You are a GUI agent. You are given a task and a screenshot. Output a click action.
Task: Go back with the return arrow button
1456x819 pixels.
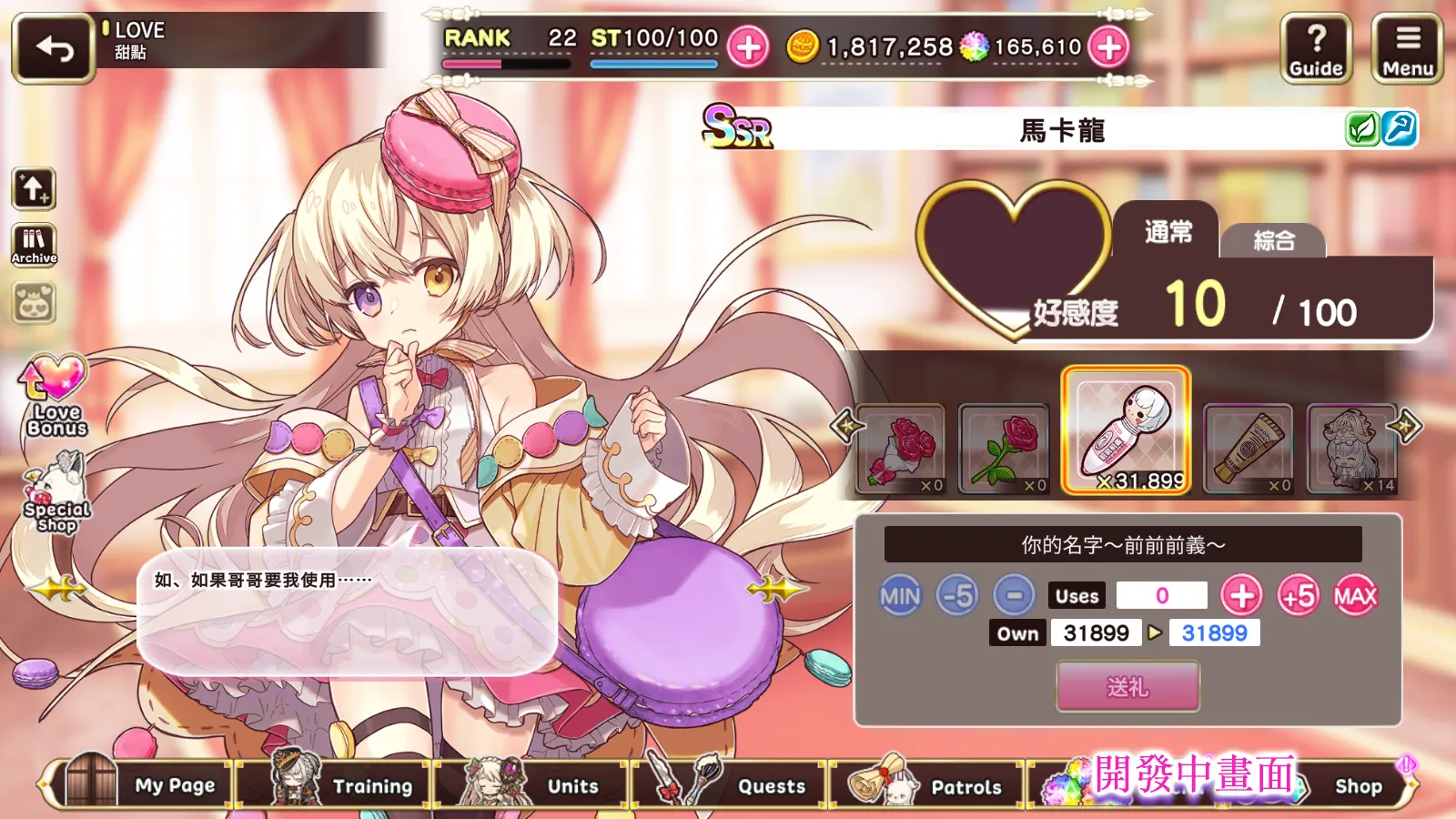[x=54, y=48]
